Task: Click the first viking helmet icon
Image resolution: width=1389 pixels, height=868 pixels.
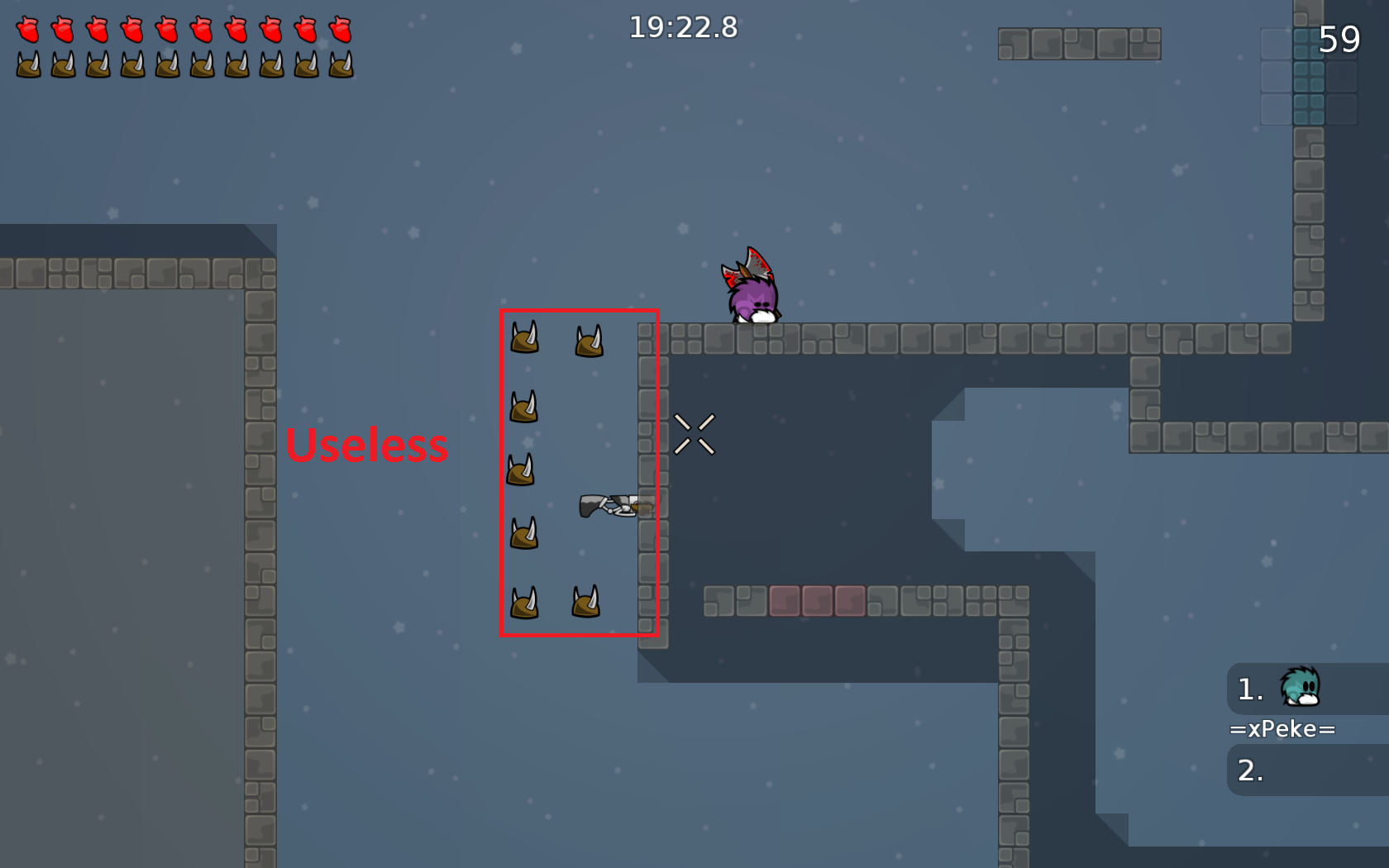Action: (29, 66)
